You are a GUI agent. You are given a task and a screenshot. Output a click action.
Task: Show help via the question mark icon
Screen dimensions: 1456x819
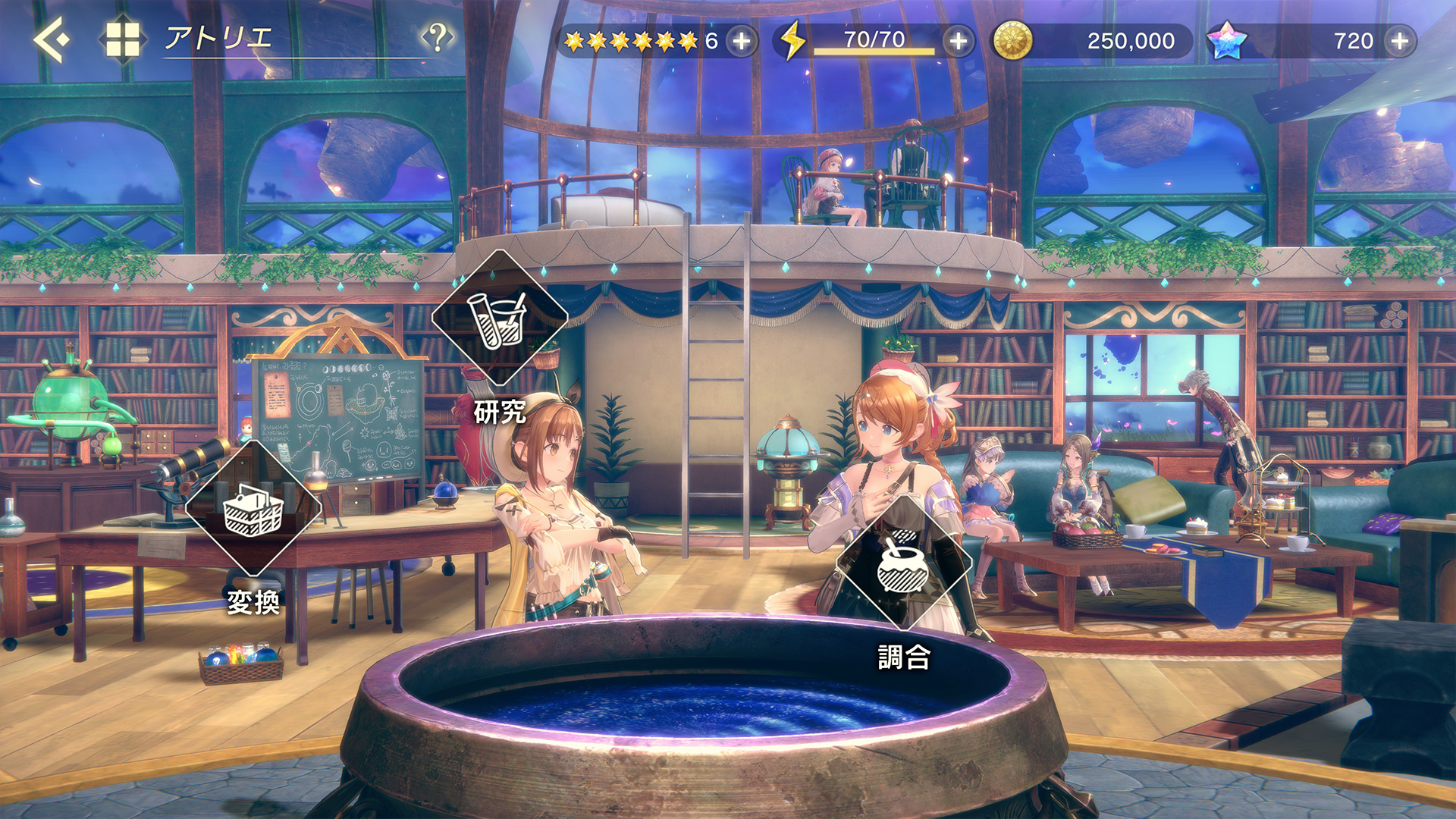point(437,36)
